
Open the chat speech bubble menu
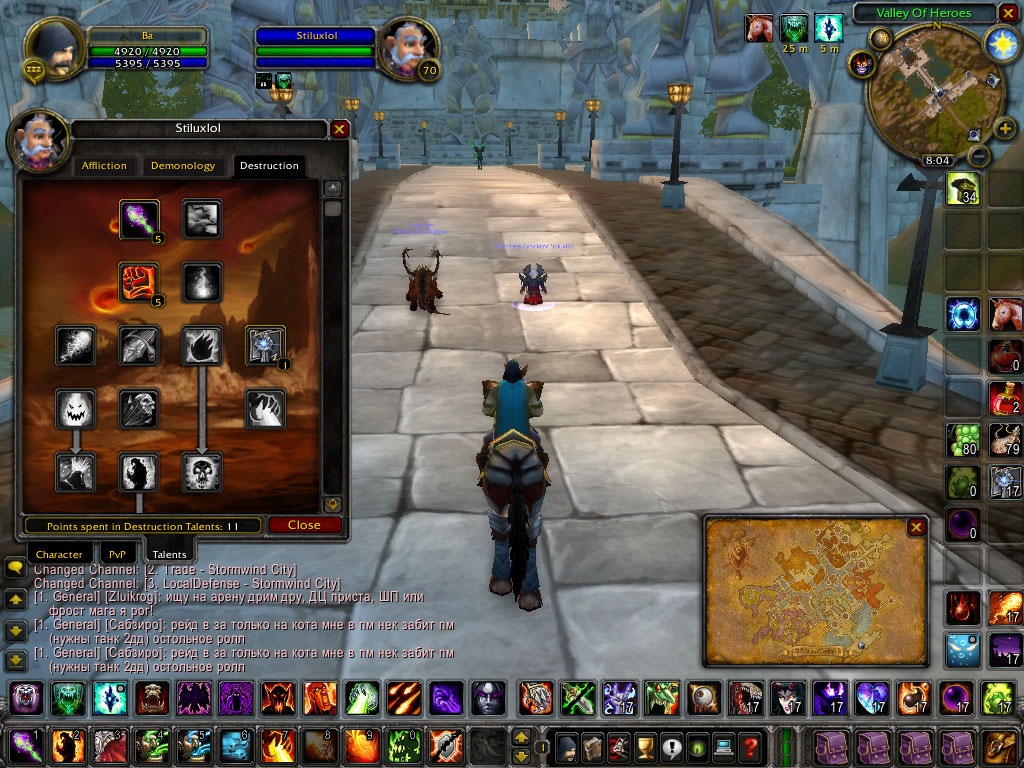pyautogui.click(x=15, y=568)
